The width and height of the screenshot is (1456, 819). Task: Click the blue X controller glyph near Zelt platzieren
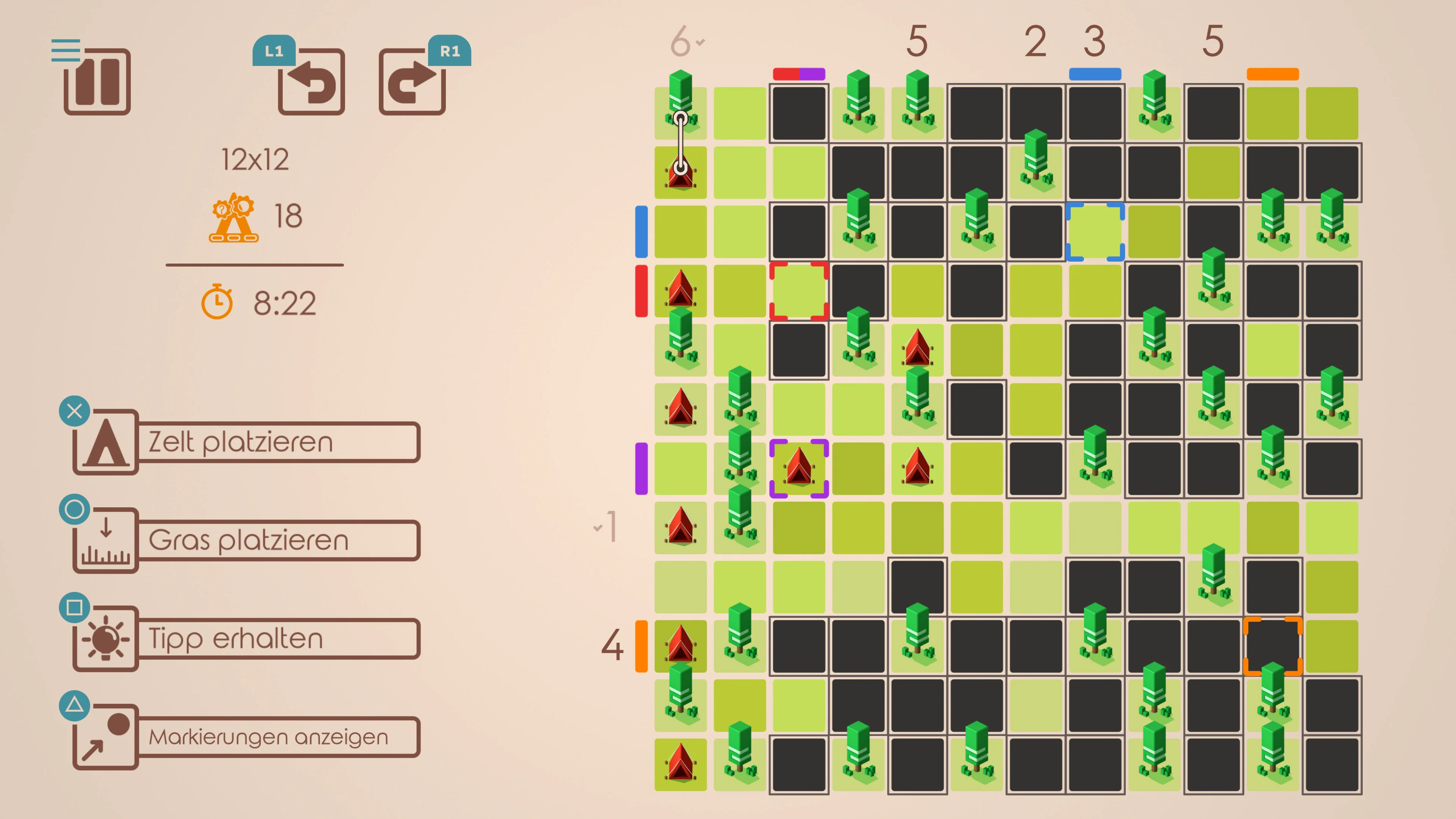click(74, 410)
